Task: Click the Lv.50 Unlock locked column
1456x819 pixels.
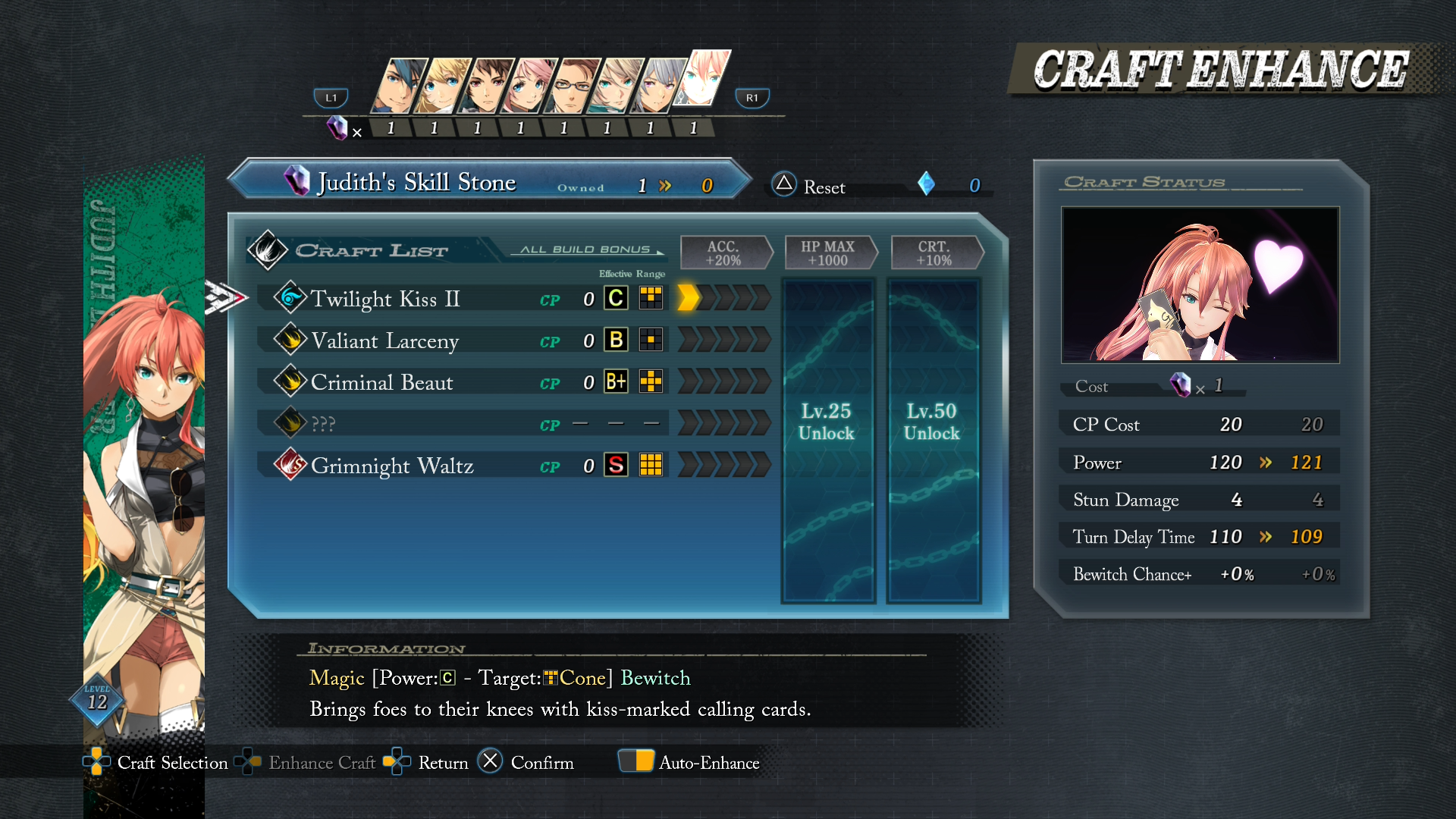Action: point(932,440)
